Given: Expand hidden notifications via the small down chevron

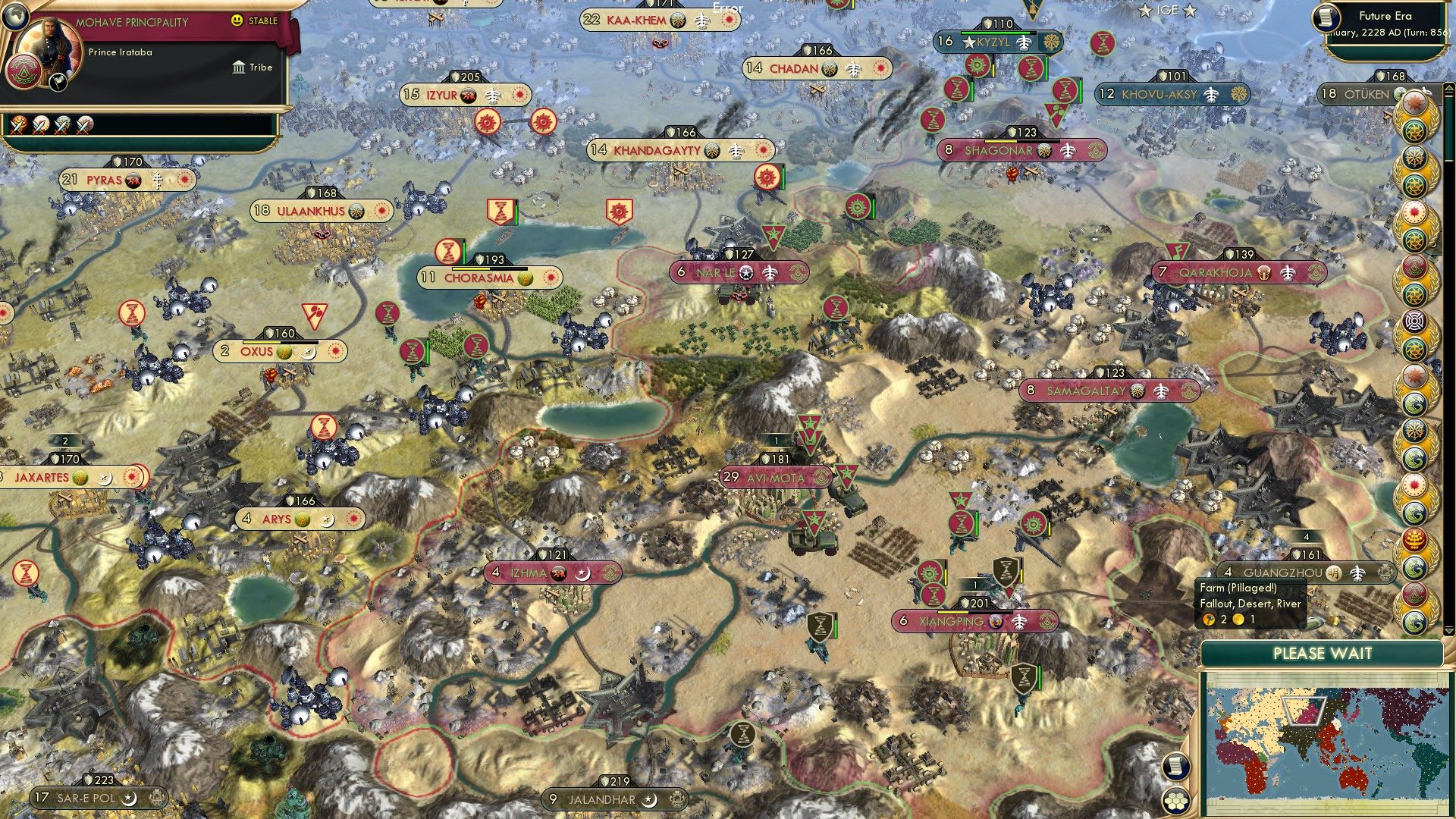Looking at the screenshot, I should click(1449, 631).
